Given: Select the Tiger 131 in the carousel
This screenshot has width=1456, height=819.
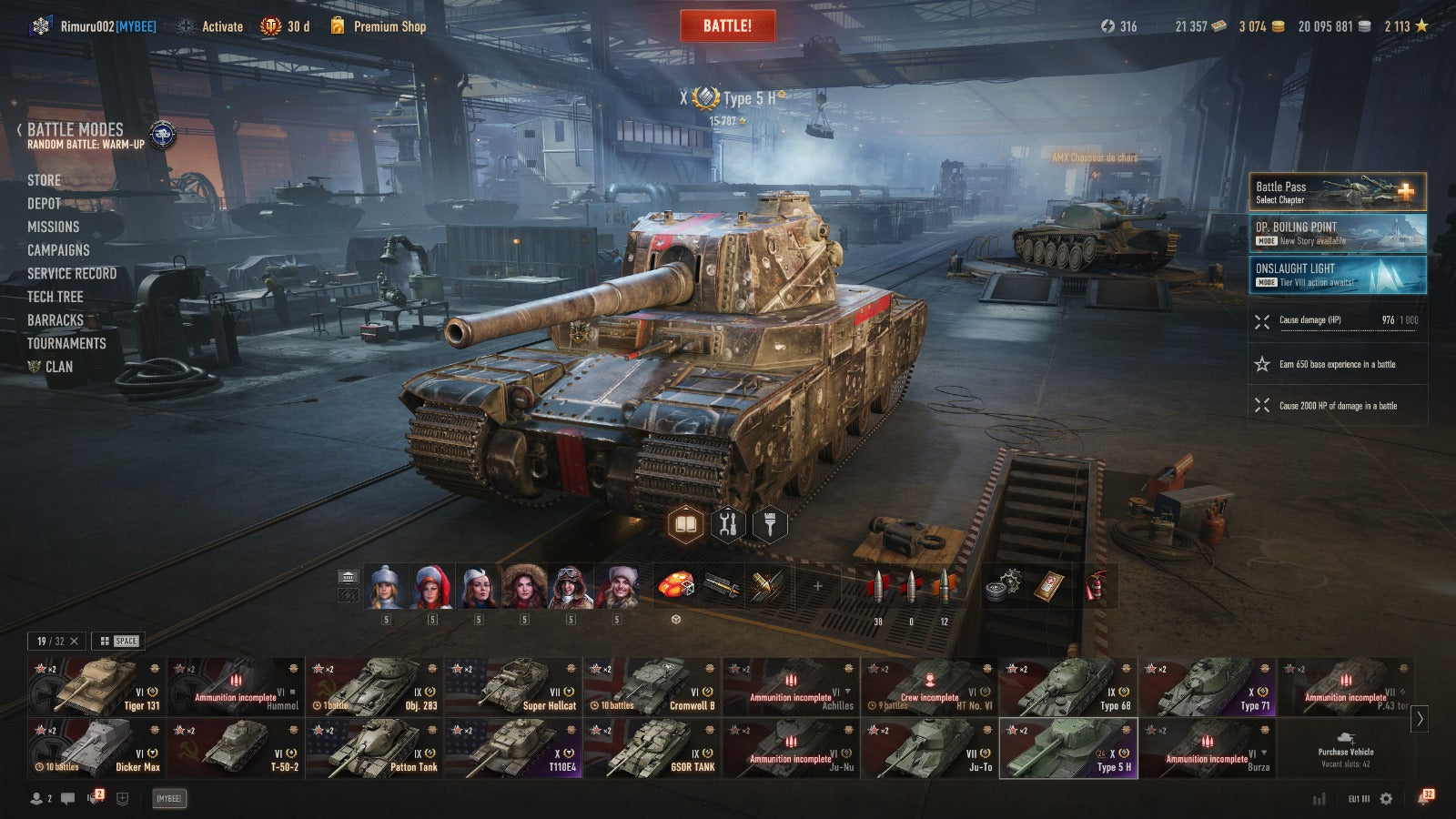Looking at the screenshot, I should point(96,687).
